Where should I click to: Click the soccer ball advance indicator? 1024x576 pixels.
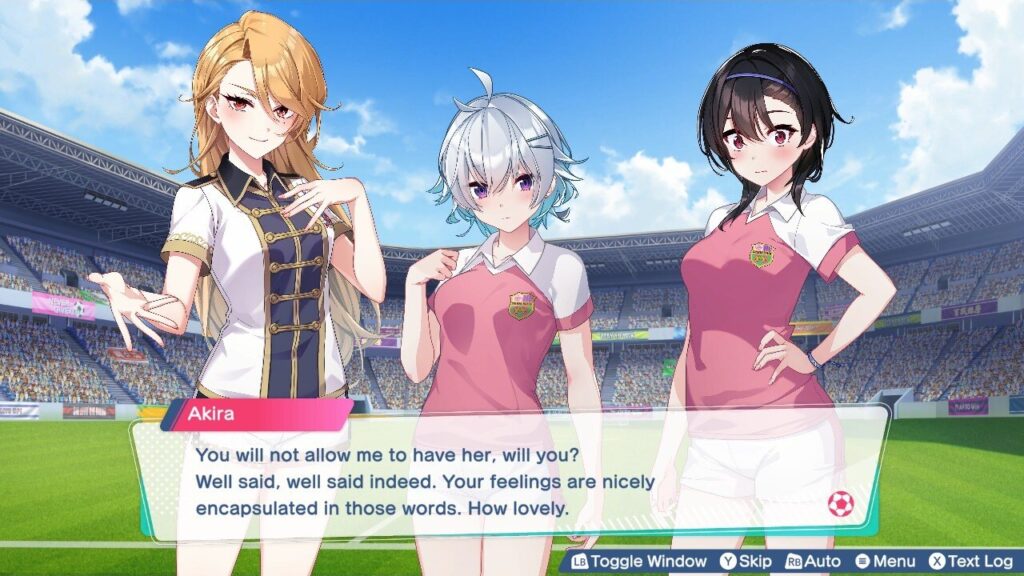pyautogui.click(x=841, y=505)
